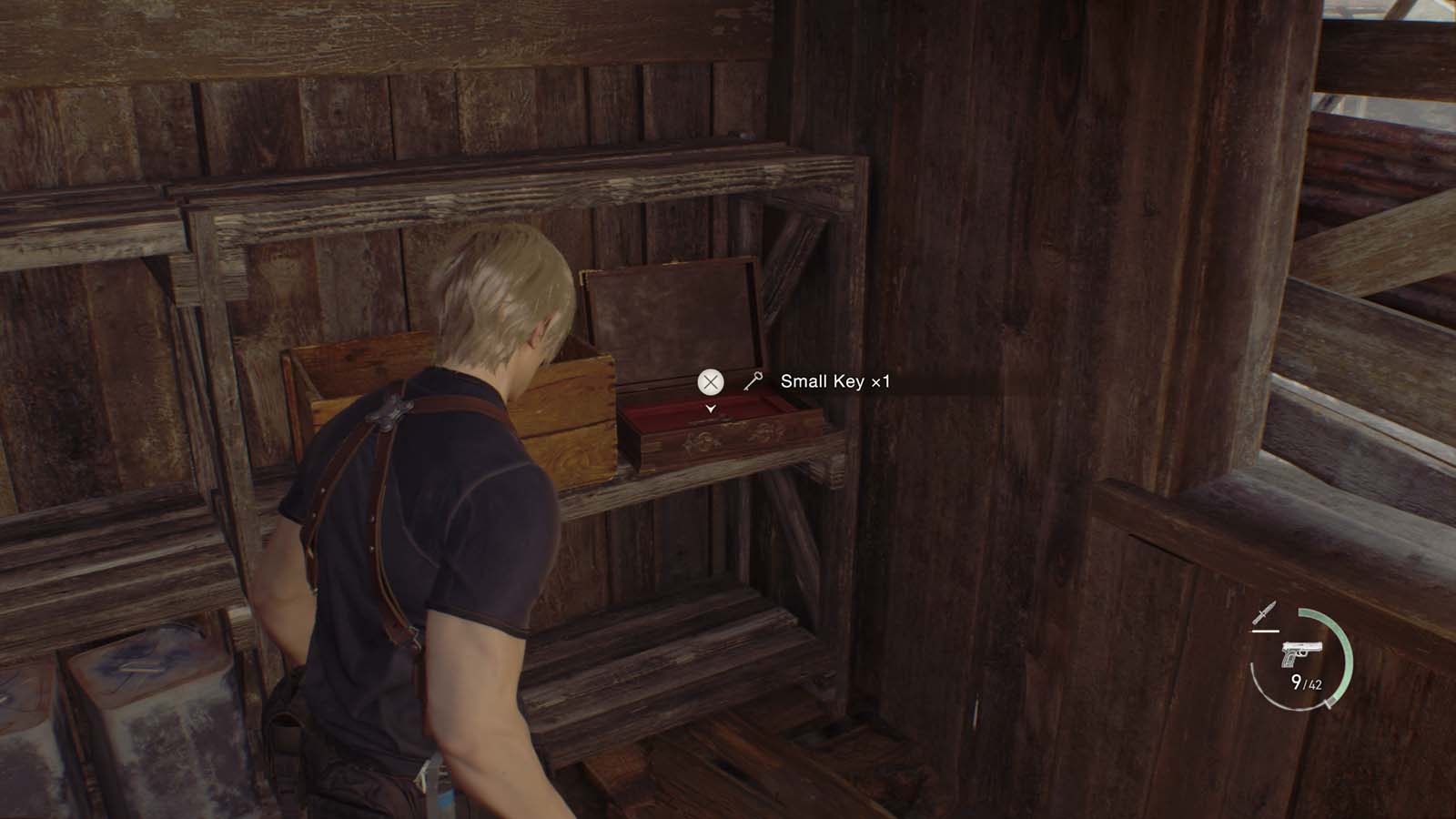1456x819 pixels.
Task: Click the X button pickup prompt
Action: coord(710,380)
